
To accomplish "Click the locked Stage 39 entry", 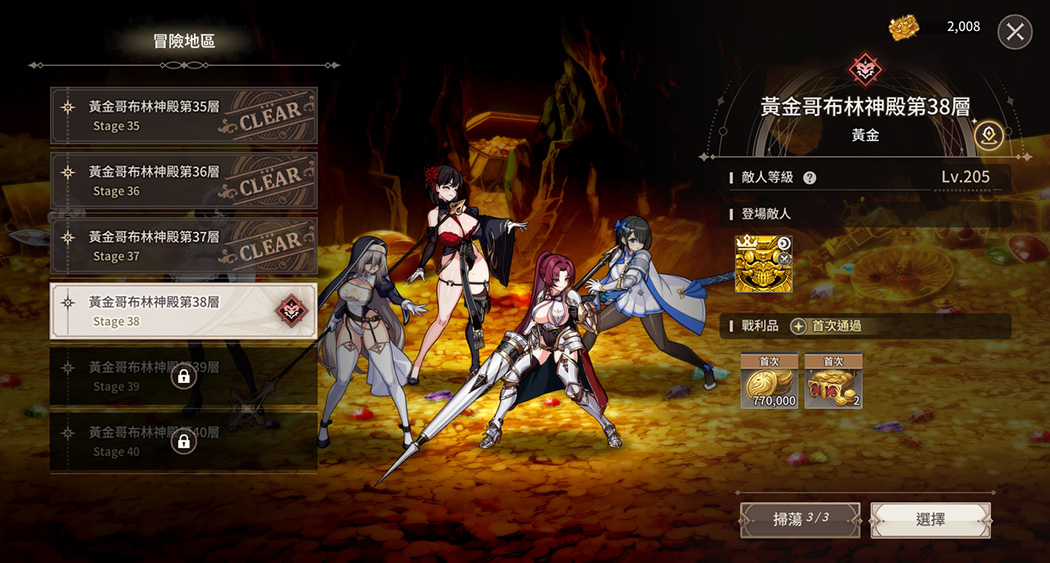I will coord(184,376).
